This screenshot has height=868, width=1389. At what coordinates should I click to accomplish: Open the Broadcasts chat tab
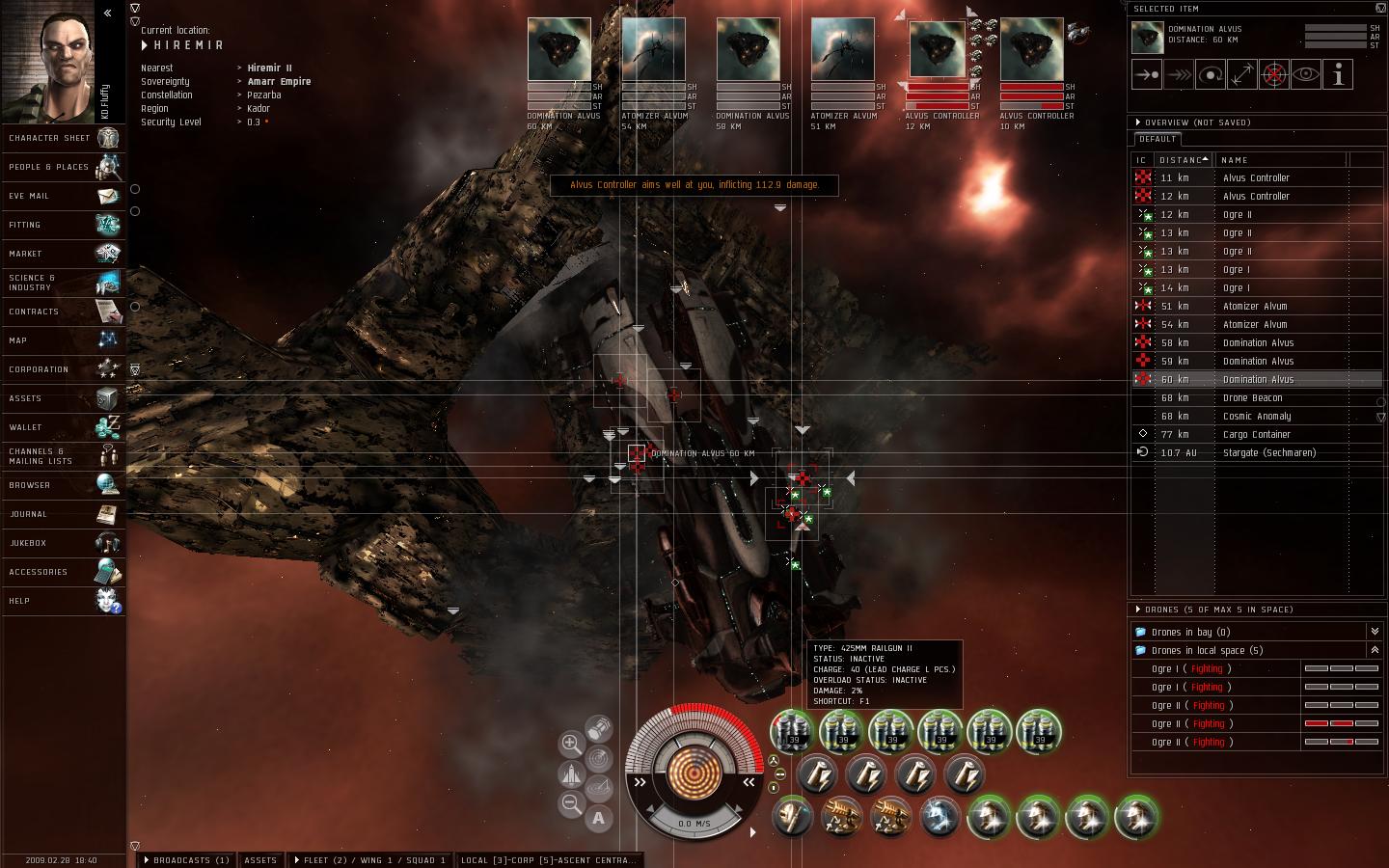point(186,860)
